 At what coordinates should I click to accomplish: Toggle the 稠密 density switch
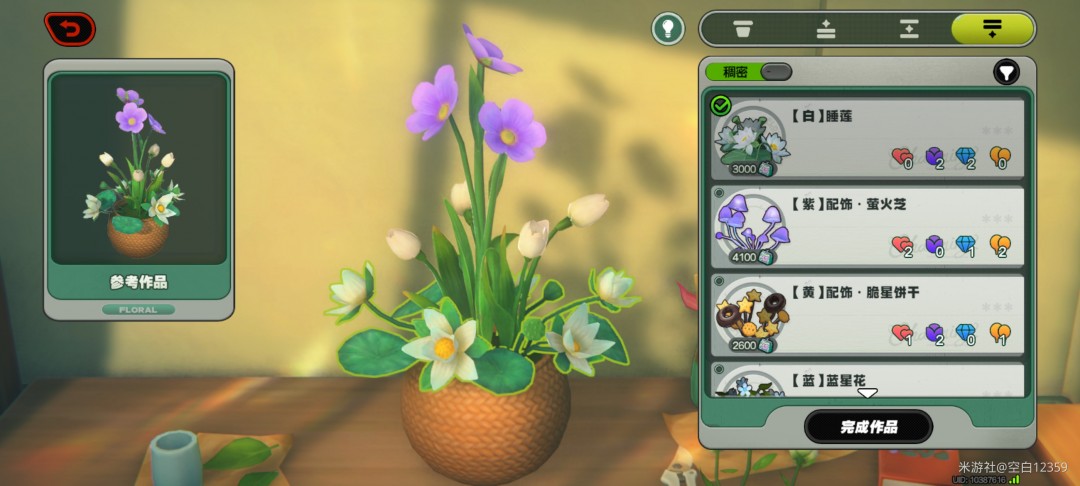click(775, 72)
